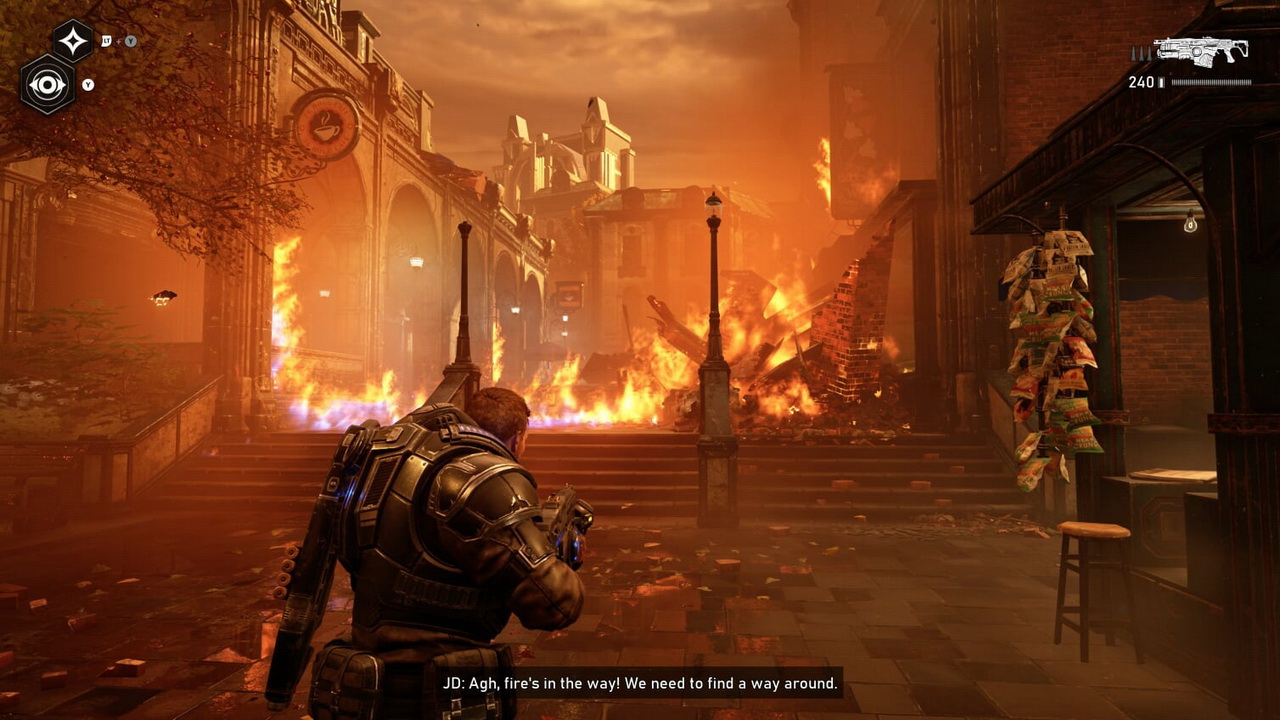Select the Lancer rifle weapon icon

point(1200,50)
